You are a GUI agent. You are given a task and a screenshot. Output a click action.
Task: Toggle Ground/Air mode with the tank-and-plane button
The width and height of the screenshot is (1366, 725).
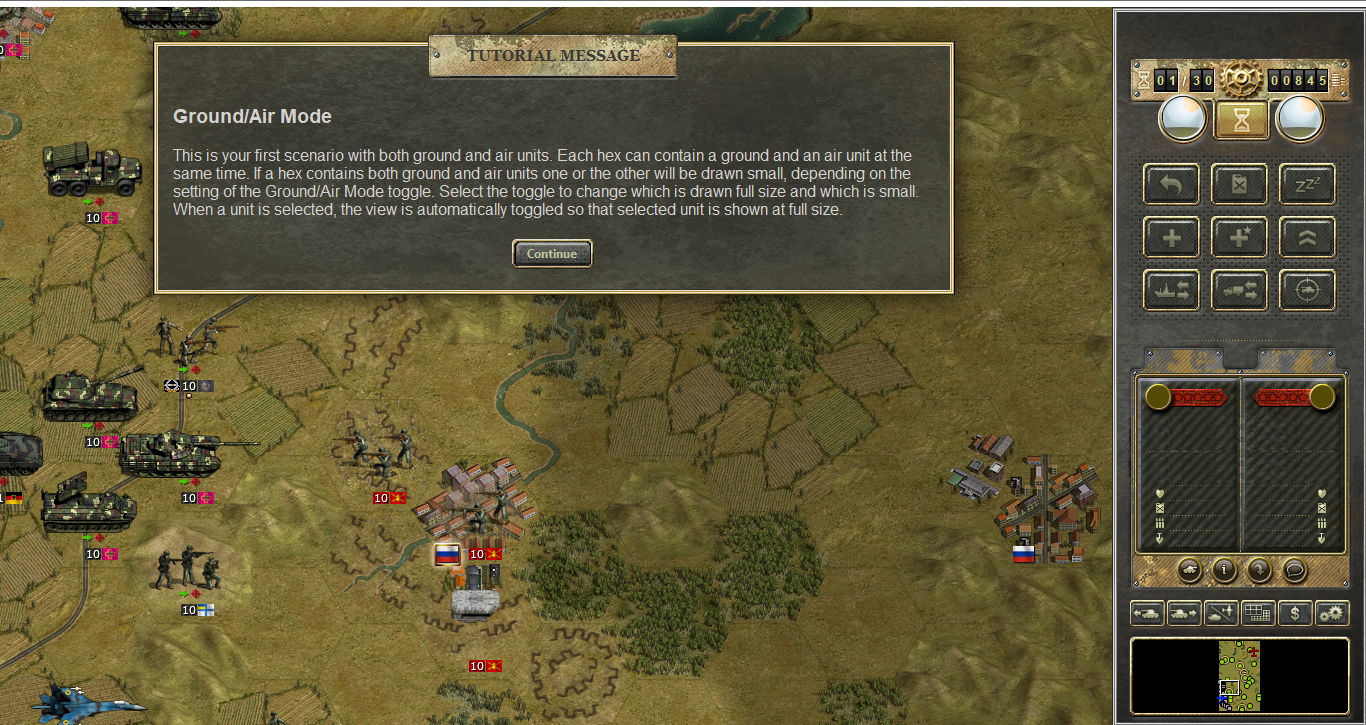[1221, 613]
